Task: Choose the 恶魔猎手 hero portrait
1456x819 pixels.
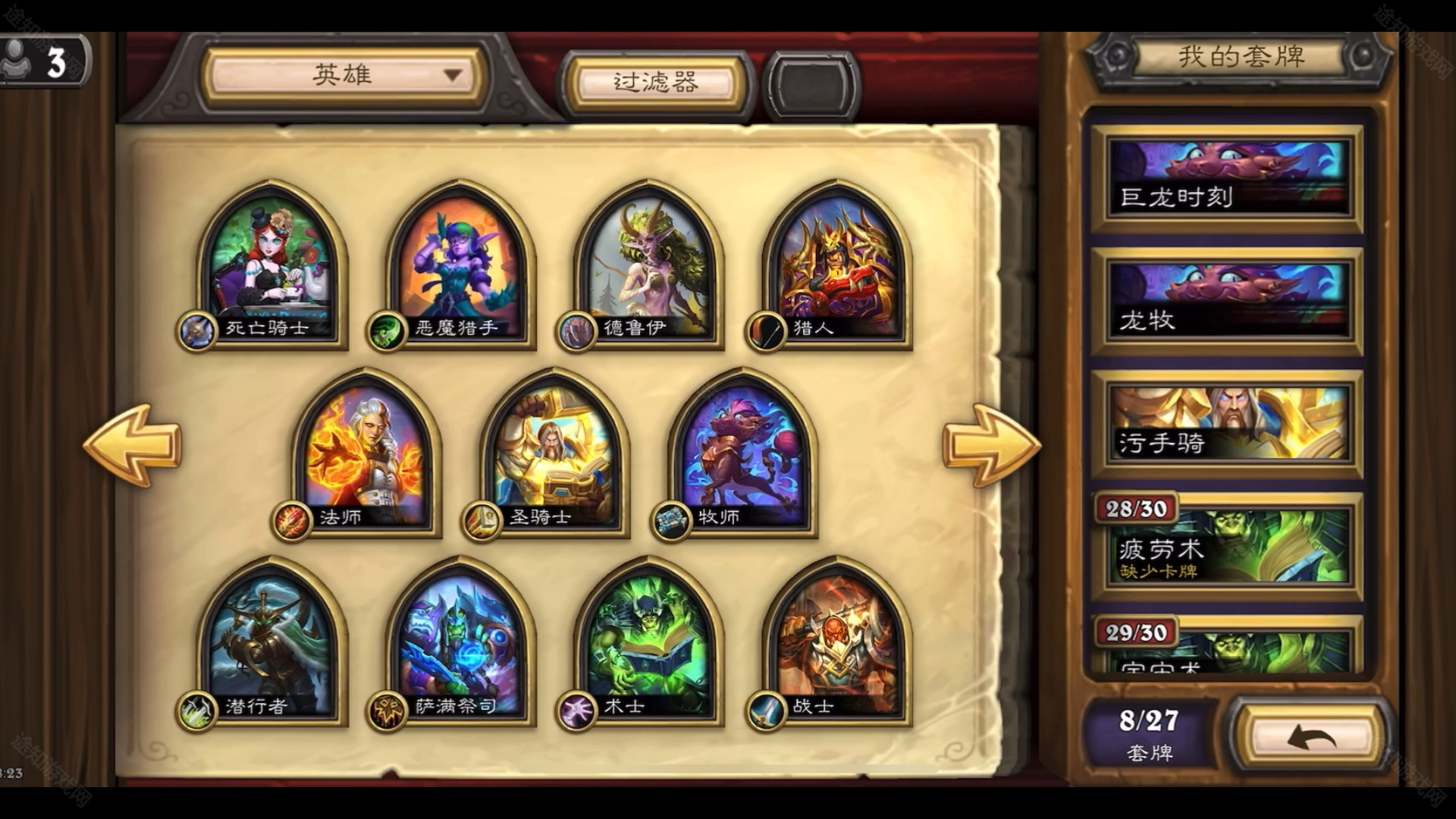Action: [460, 262]
